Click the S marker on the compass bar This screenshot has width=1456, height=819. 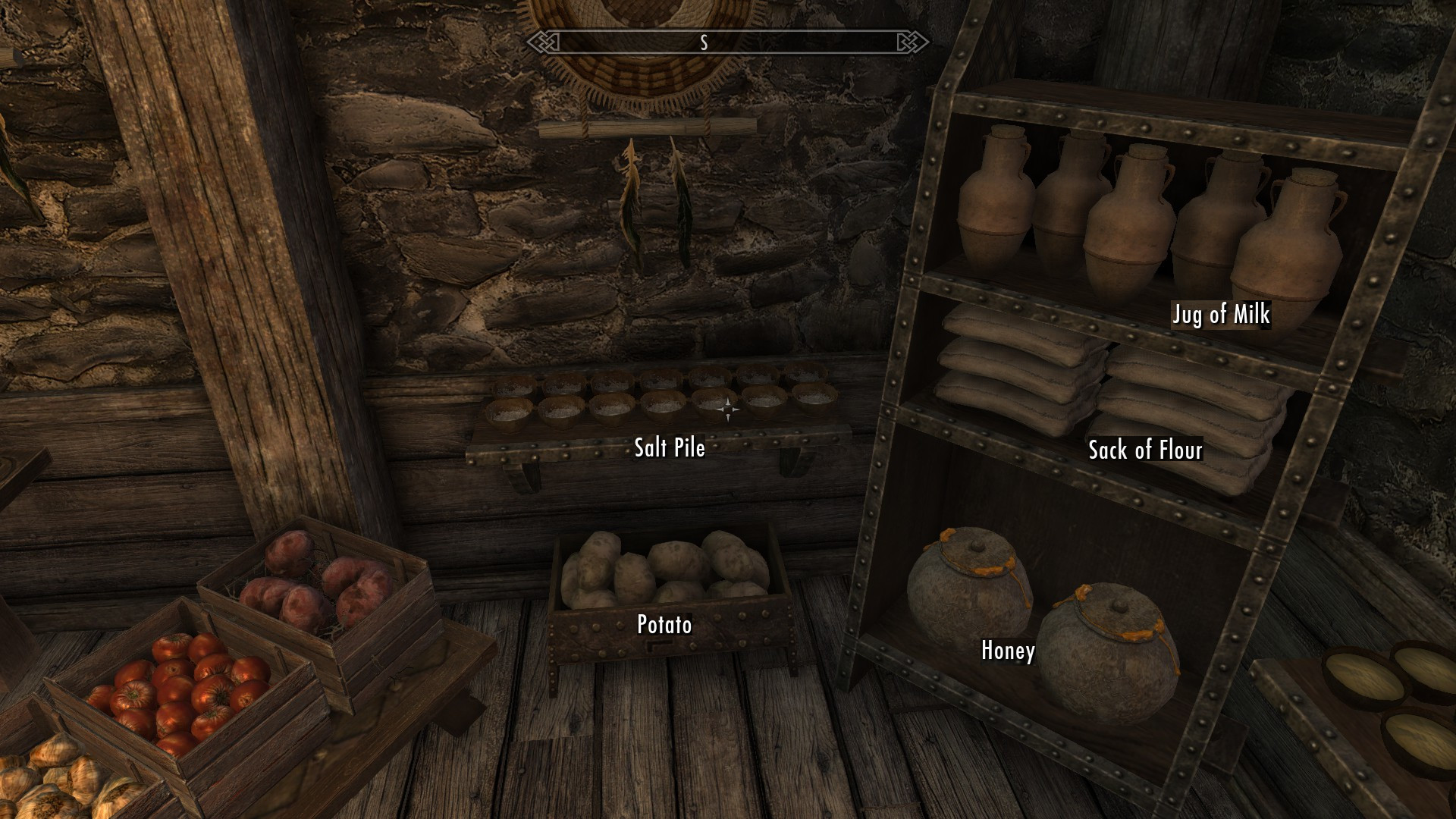(x=704, y=43)
